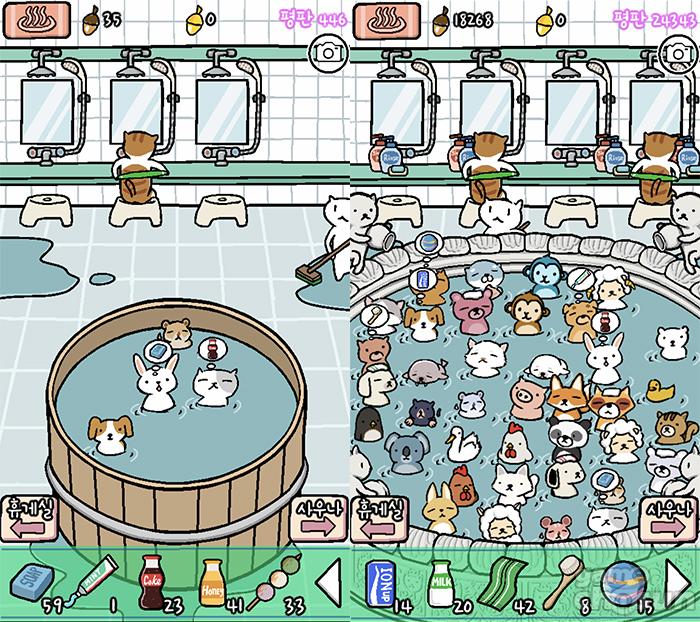Screen dimensions: 700x622
Task: Click the left-pointing item bar arrow
Action: (x=326, y=582)
